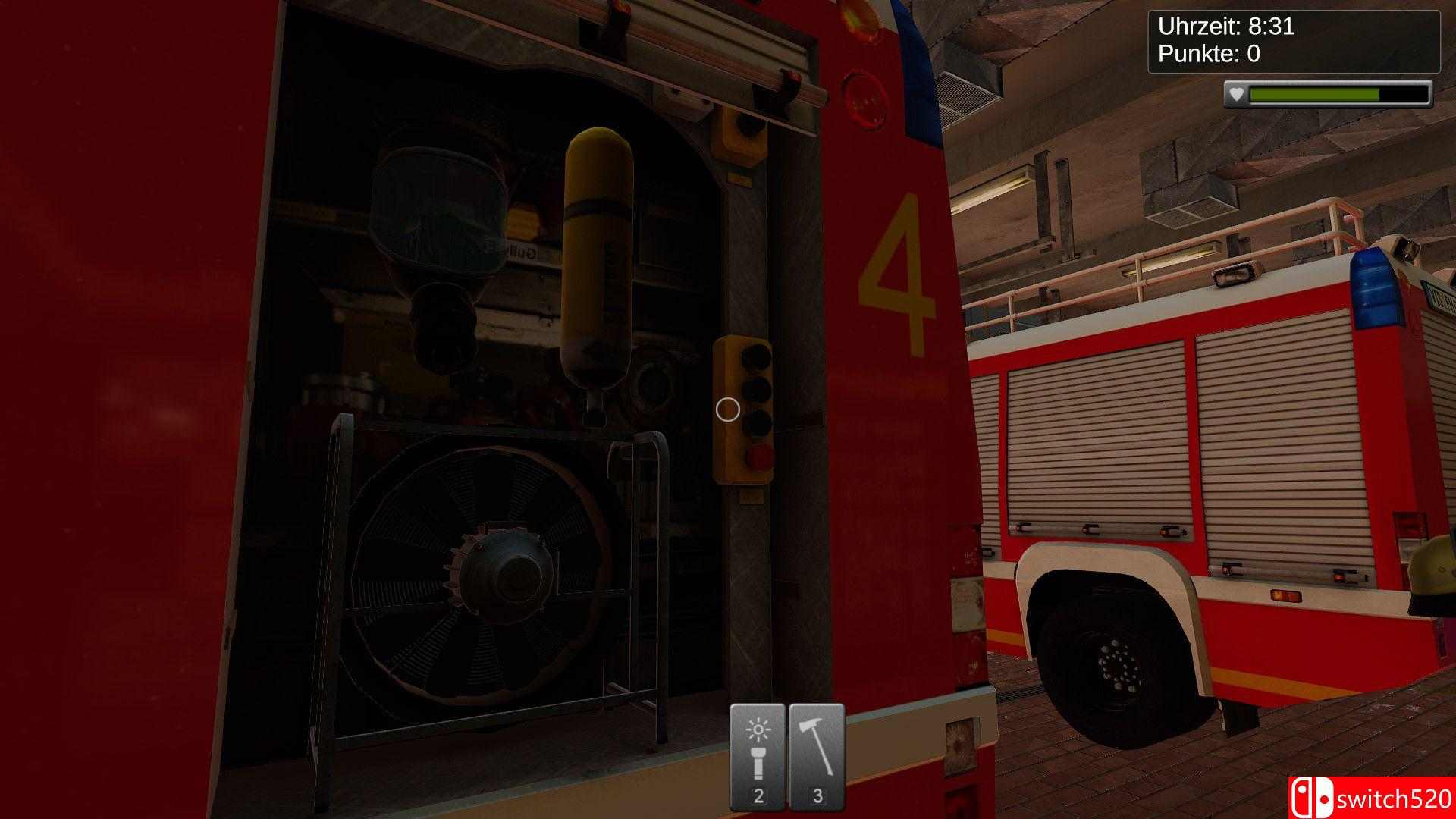Click the red beacon light atop the truck
This screenshot has width=1456, height=819.
click(857, 14)
